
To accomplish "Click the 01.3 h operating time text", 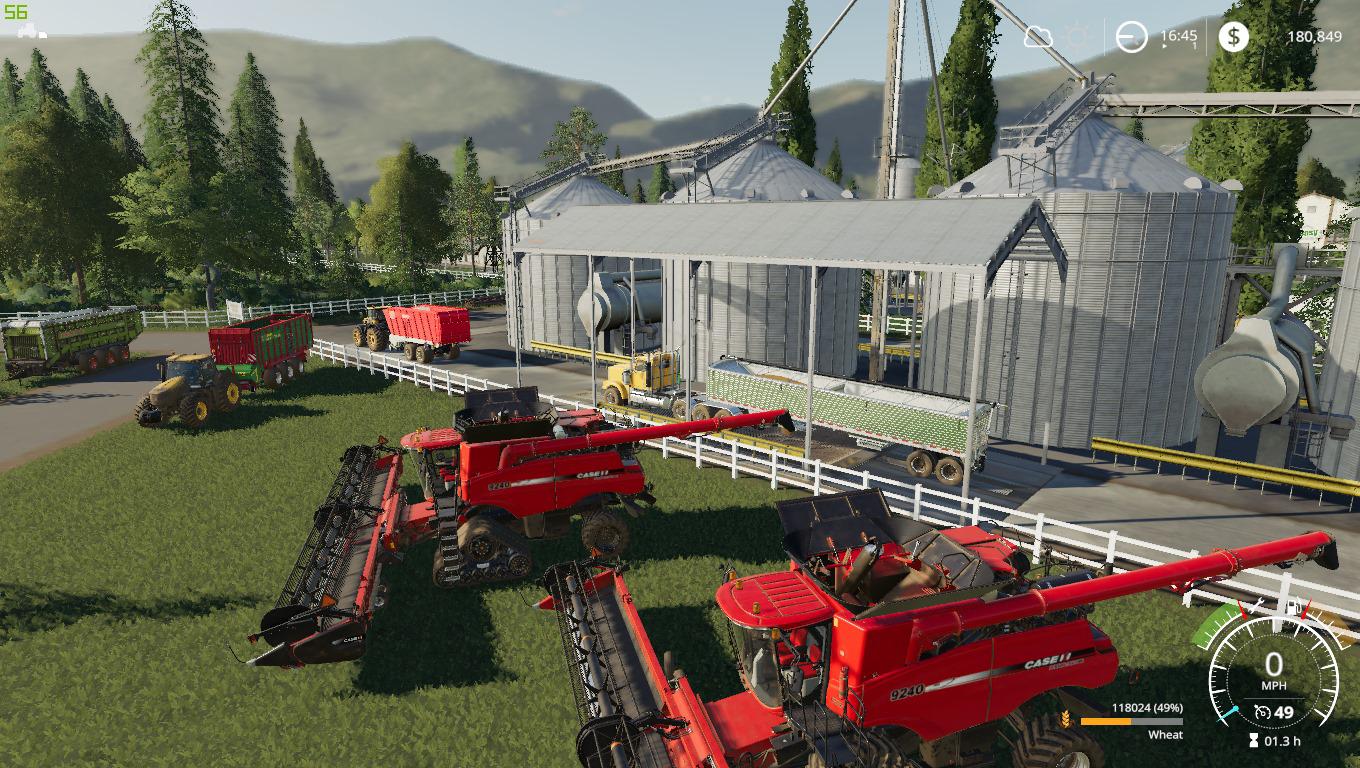I will pos(1282,740).
